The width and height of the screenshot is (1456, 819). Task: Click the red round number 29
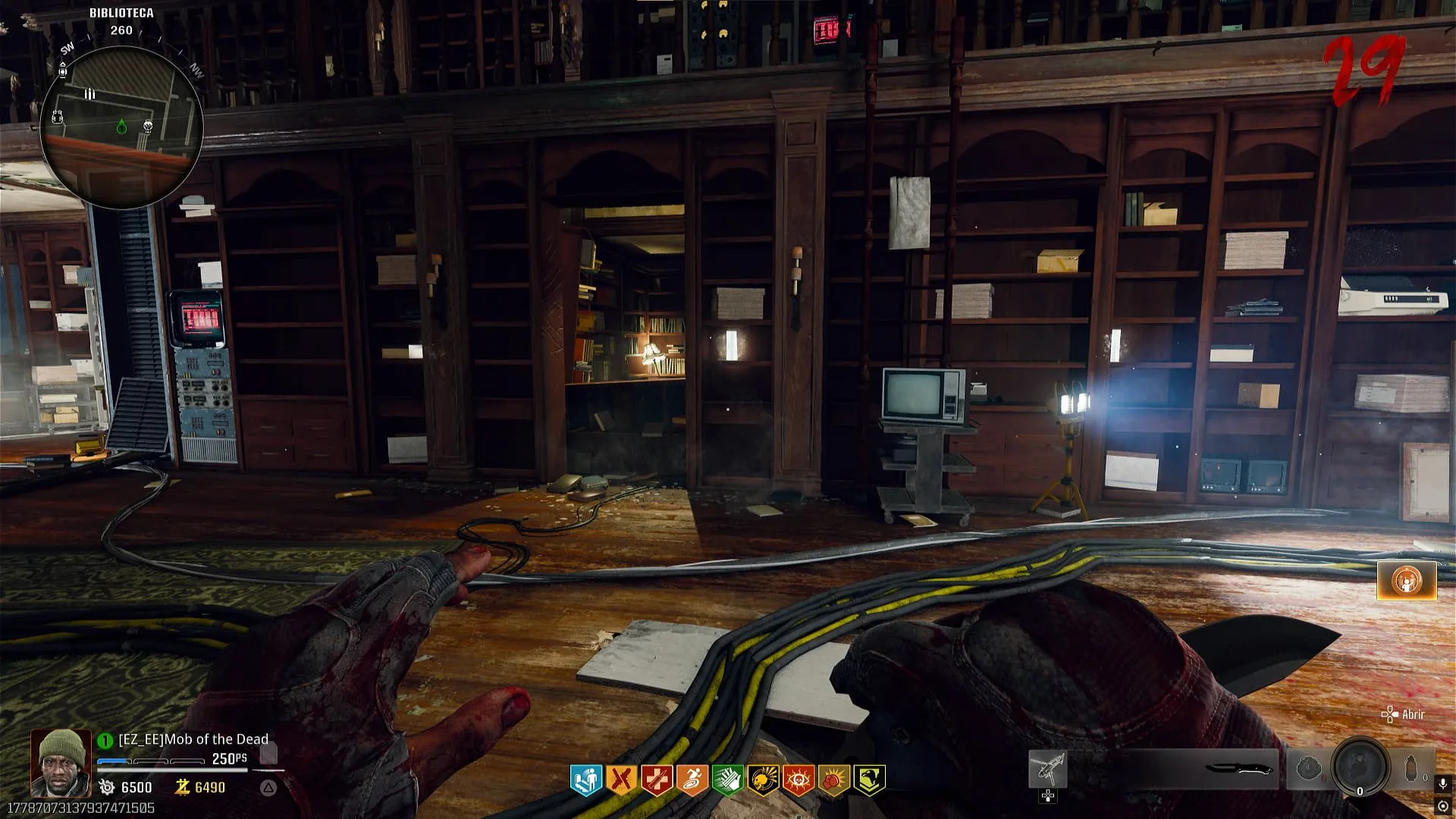(1365, 71)
